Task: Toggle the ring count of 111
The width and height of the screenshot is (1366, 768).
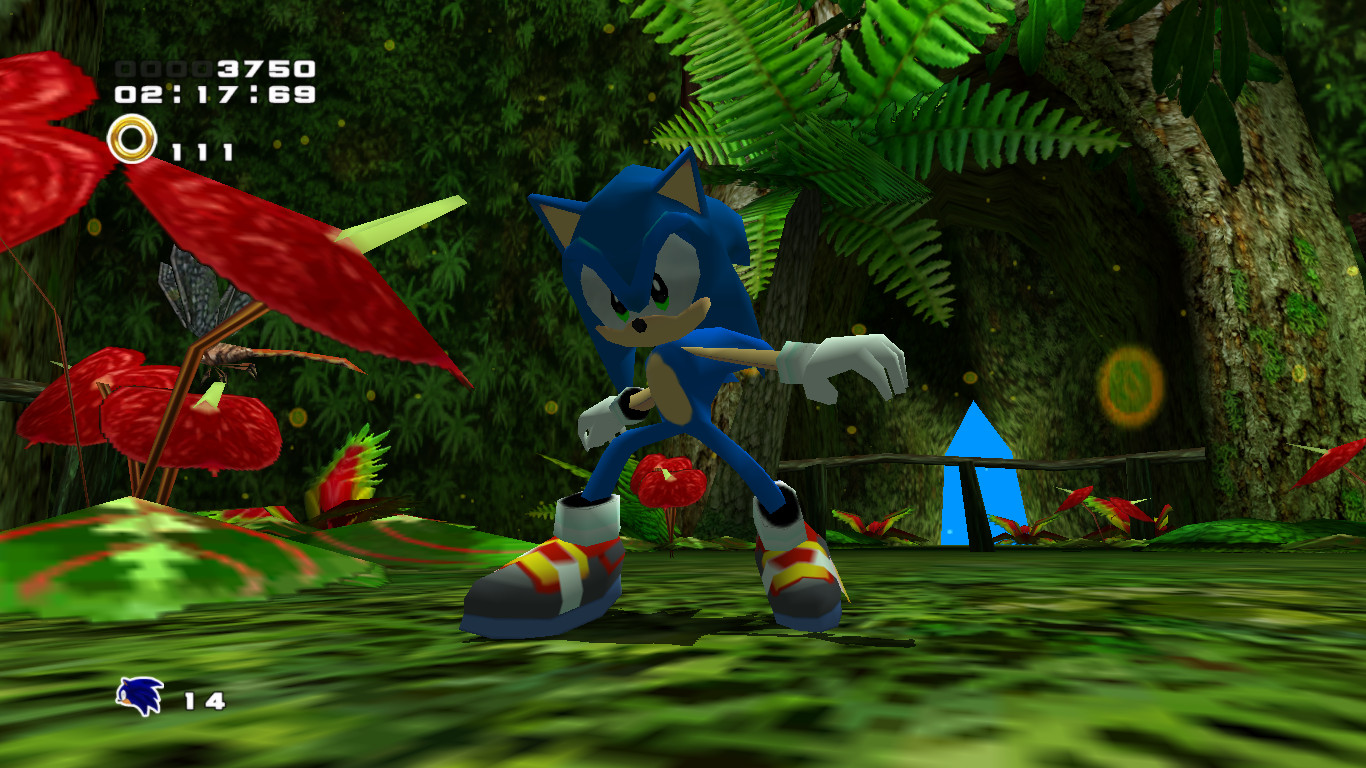Action: click(x=201, y=150)
